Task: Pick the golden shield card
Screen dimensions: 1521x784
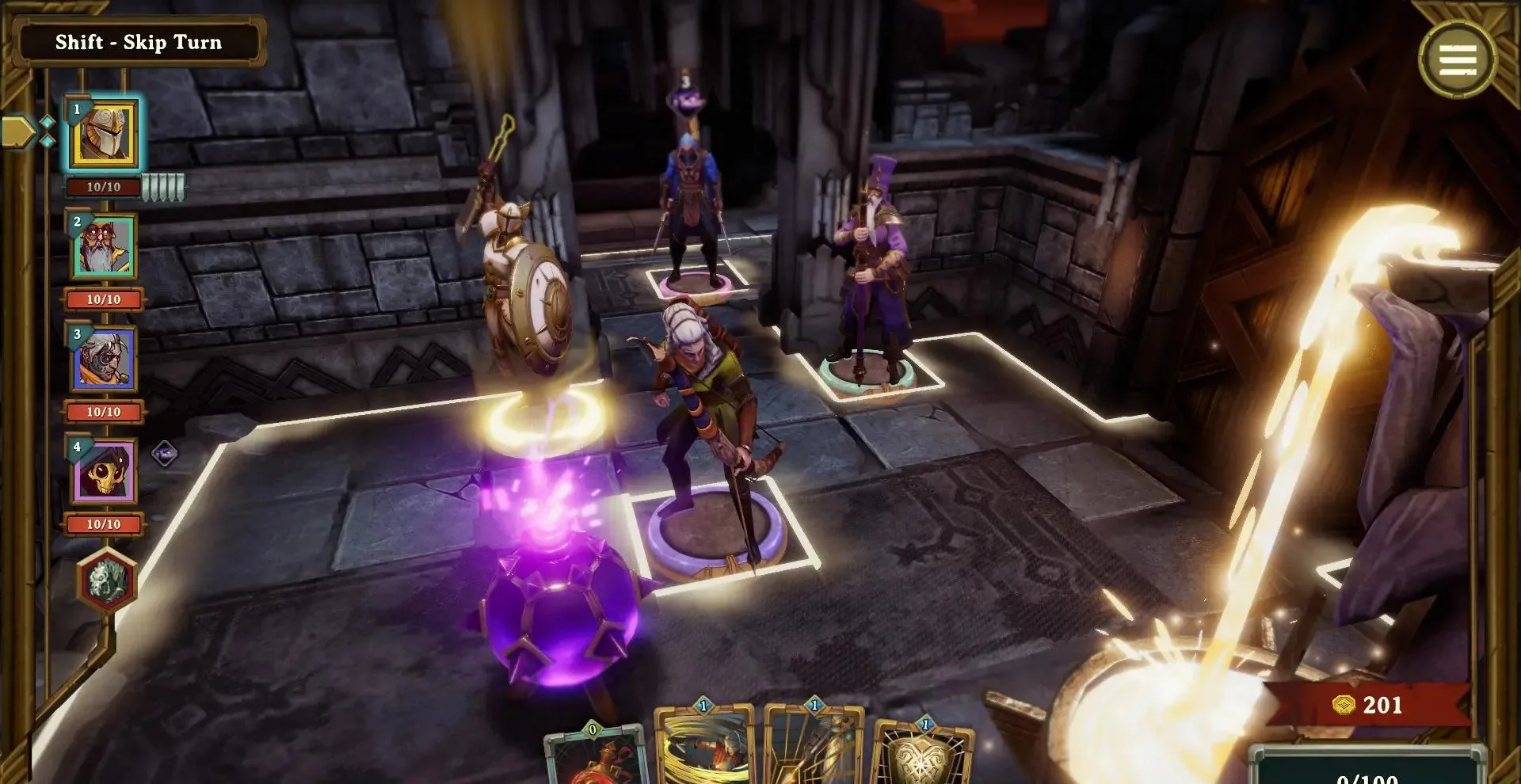Action: point(923,752)
